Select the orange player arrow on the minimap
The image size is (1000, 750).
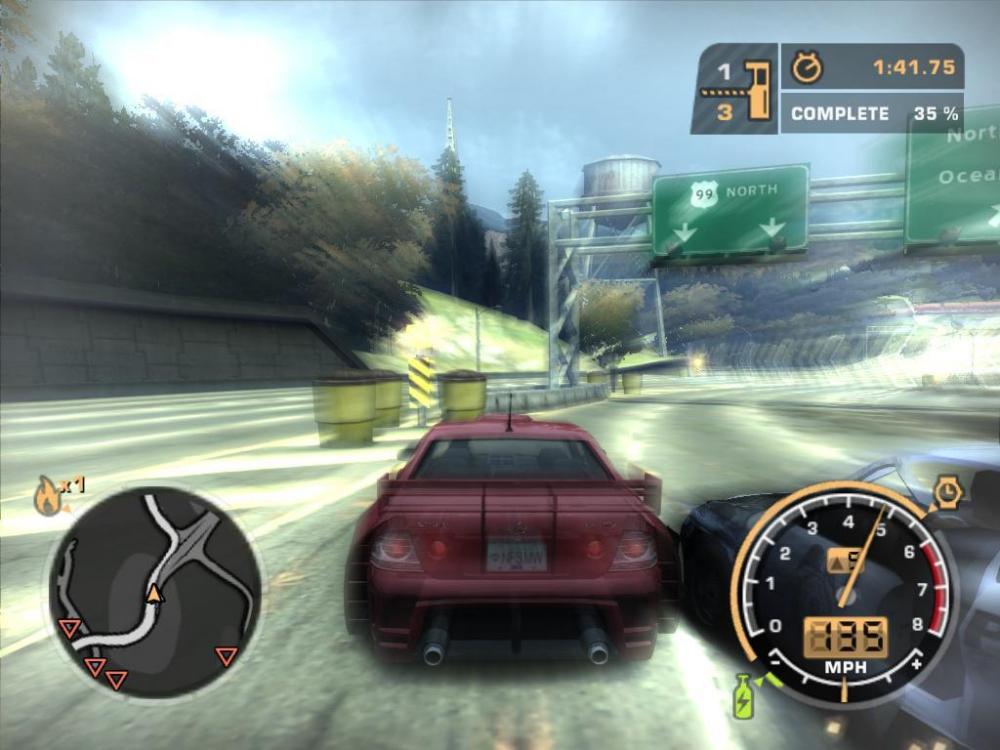153,595
